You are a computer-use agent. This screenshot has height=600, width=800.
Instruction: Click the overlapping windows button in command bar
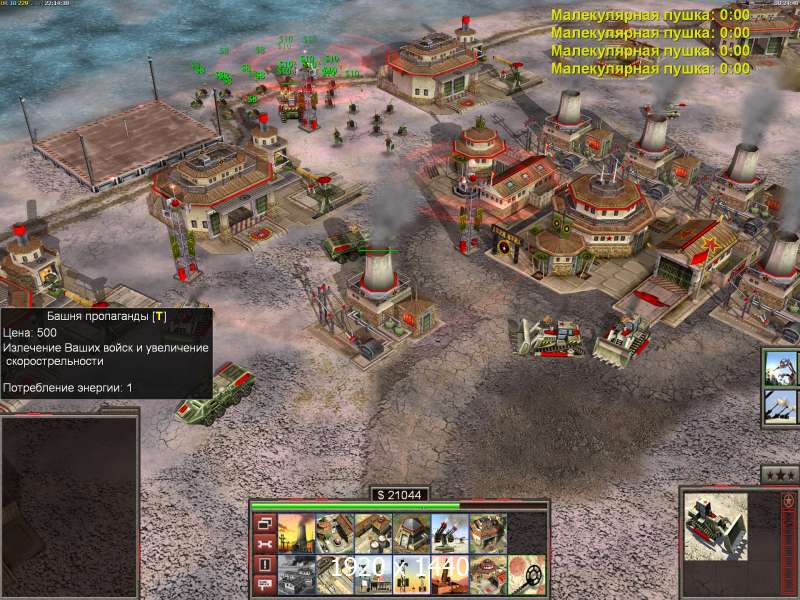point(265,522)
